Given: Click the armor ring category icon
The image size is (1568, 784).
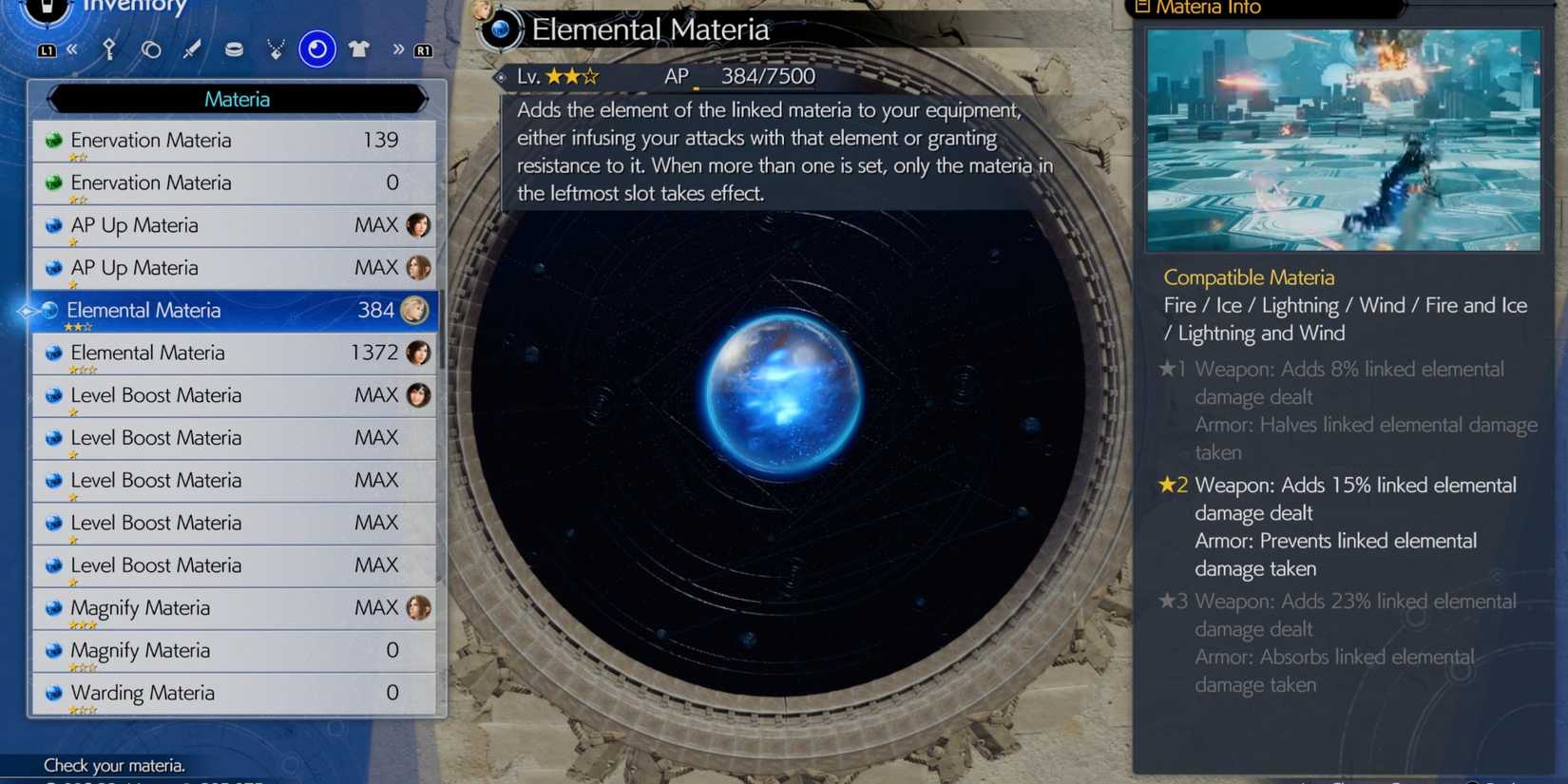Looking at the screenshot, I should [234, 49].
